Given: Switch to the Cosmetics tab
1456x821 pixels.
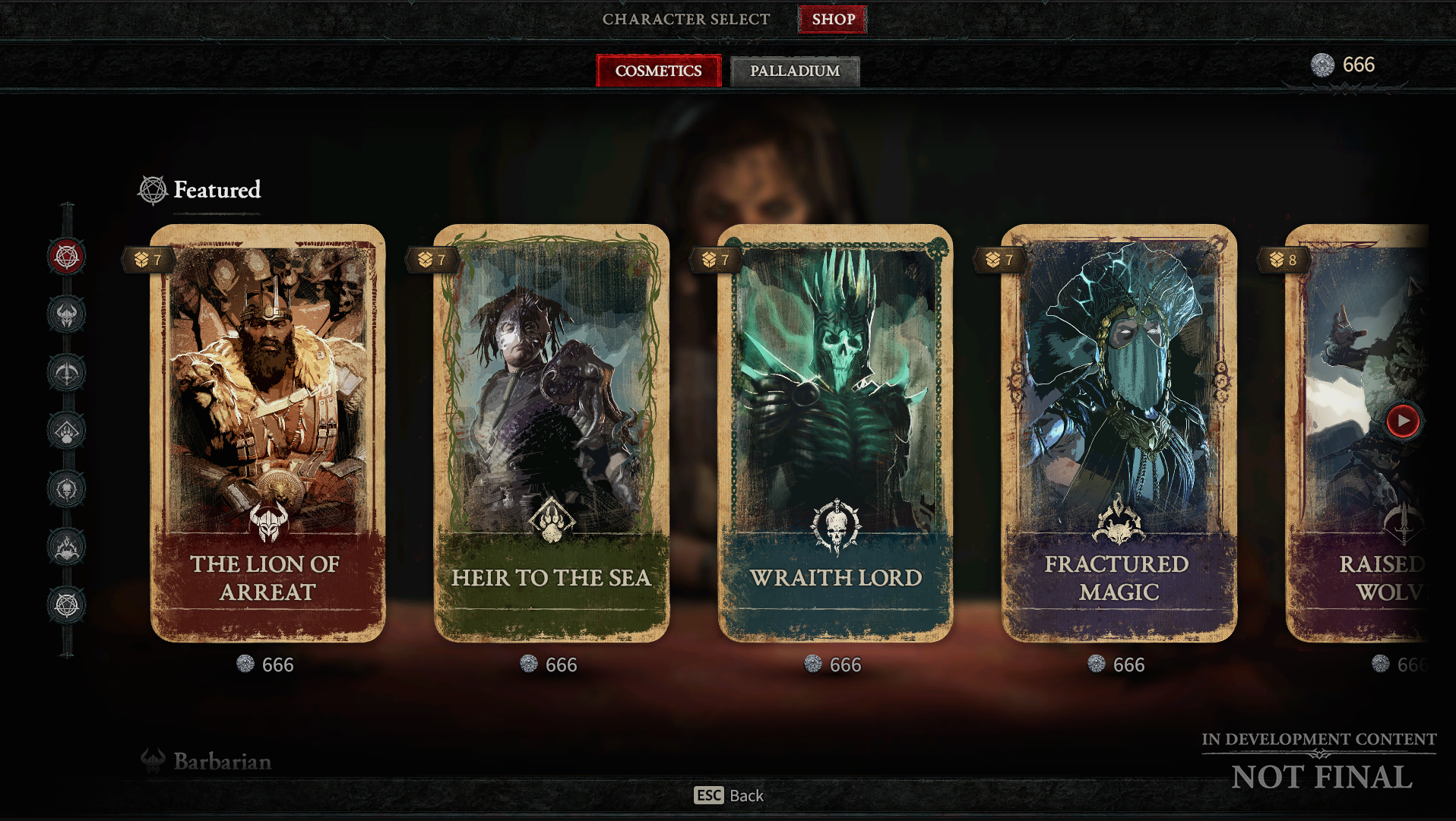Looking at the screenshot, I should [658, 71].
